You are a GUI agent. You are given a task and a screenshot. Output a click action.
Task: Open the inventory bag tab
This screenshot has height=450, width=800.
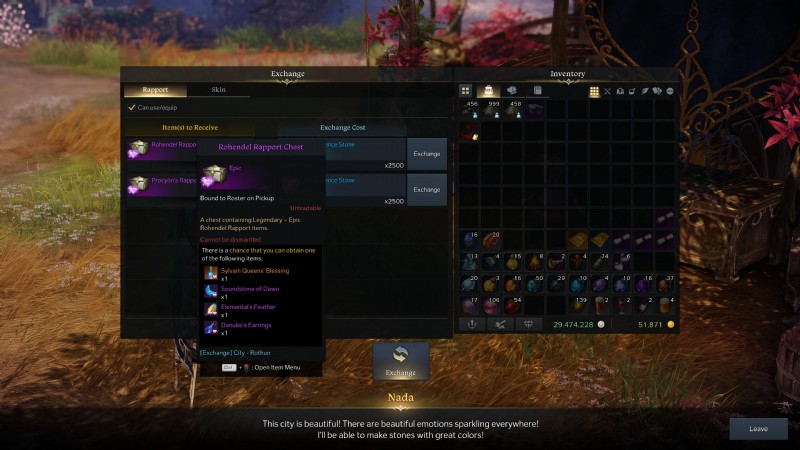coord(489,91)
